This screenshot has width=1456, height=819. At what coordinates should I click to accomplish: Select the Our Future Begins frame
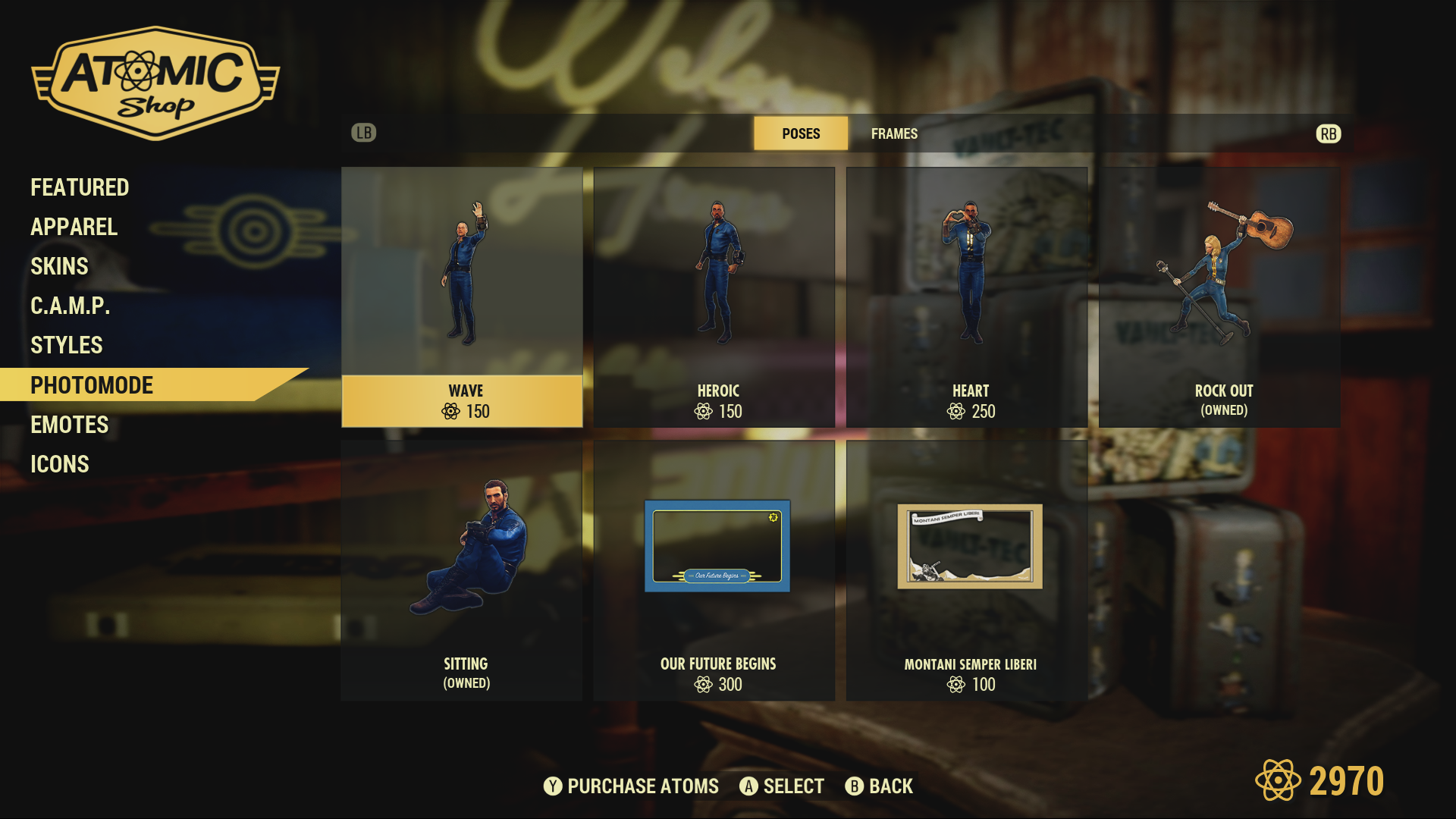point(717,569)
